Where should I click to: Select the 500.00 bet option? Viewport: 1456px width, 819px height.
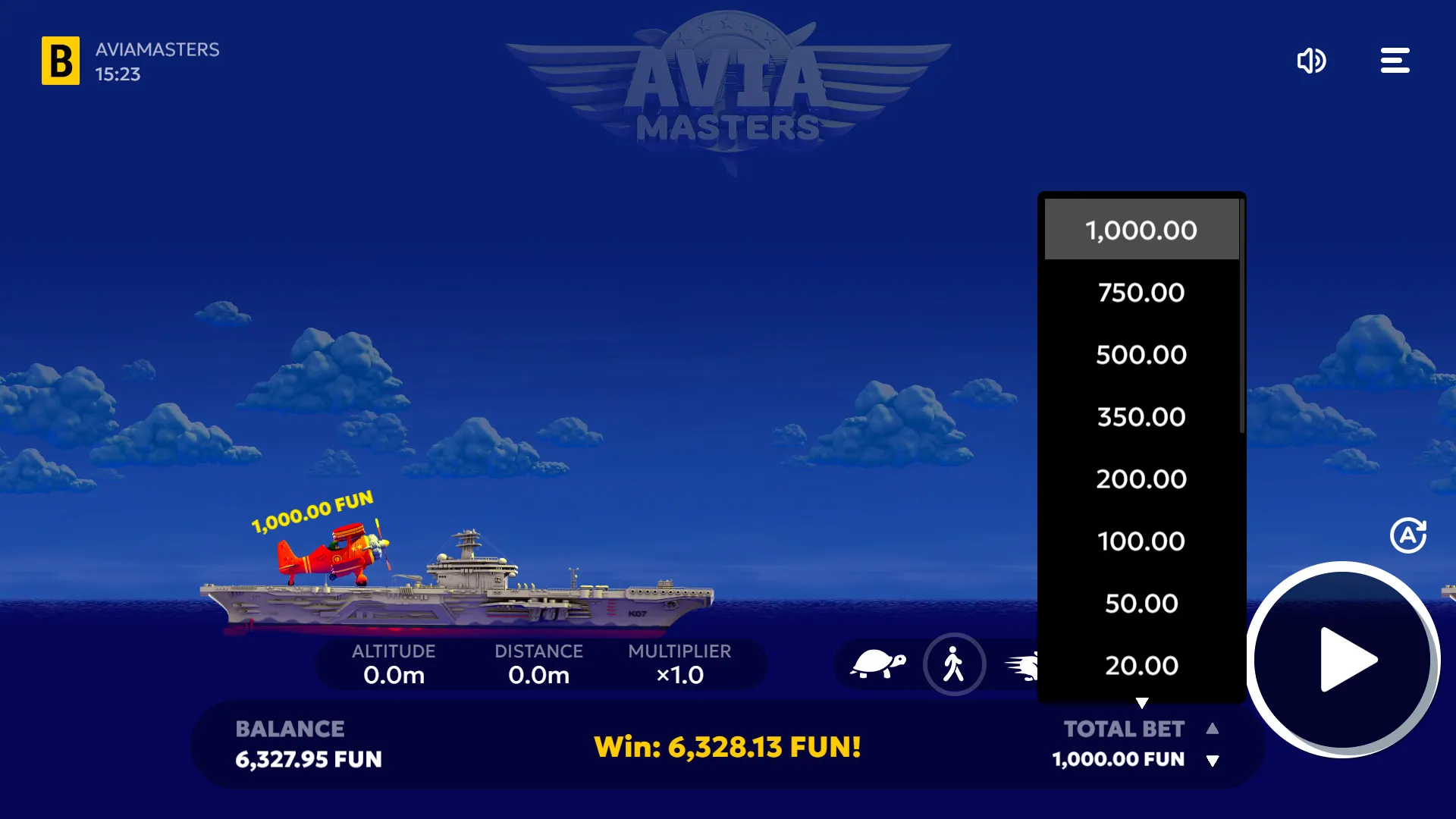coord(1141,354)
